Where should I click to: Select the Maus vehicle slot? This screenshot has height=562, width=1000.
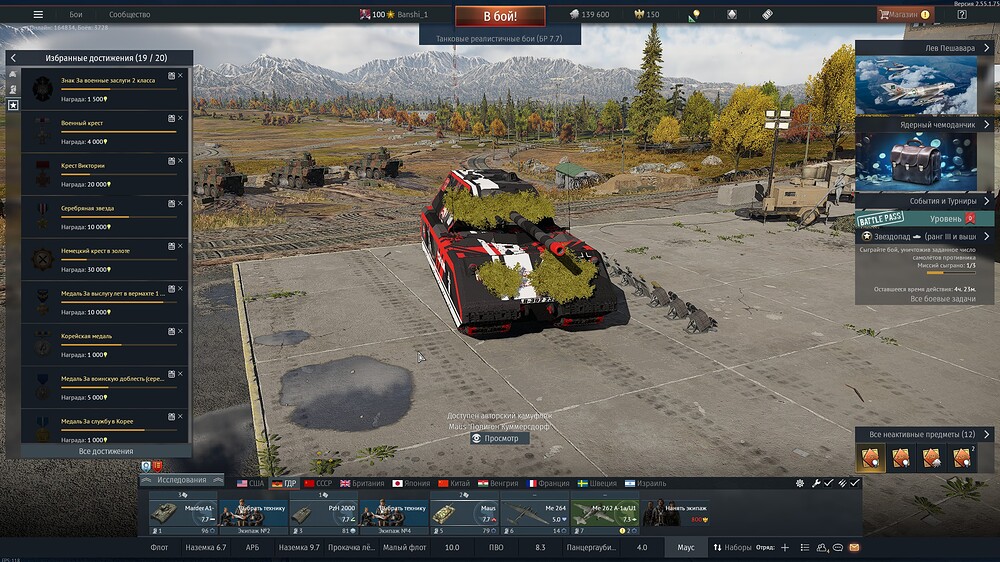point(464,512)
